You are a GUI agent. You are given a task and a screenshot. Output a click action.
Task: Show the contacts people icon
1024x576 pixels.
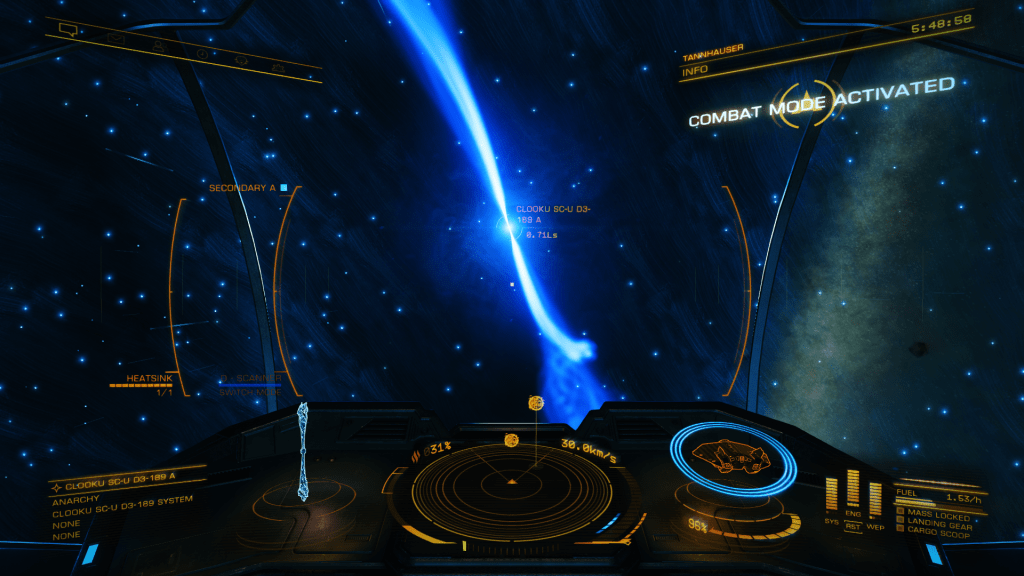[x=159, y=45]
